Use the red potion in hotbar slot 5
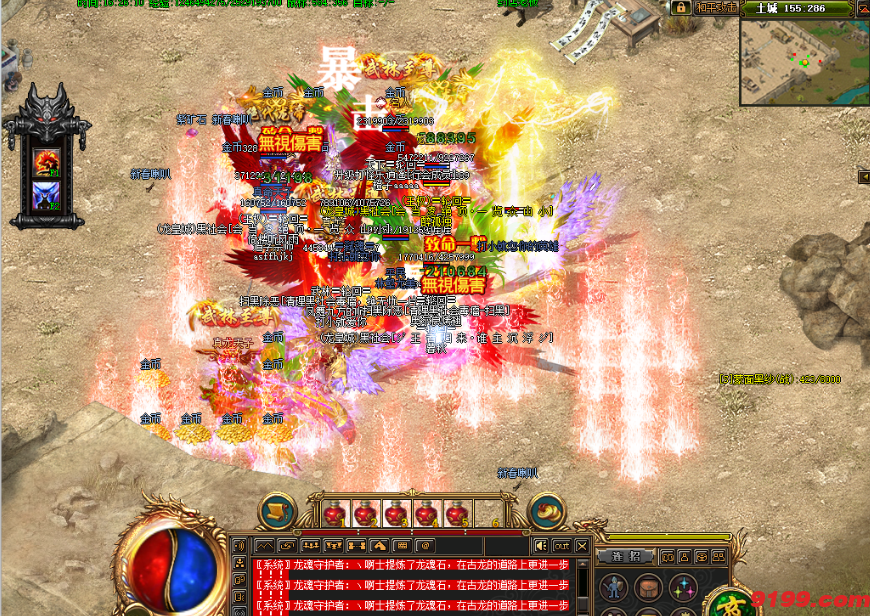 pyautogui.click(x=456, y=514)
